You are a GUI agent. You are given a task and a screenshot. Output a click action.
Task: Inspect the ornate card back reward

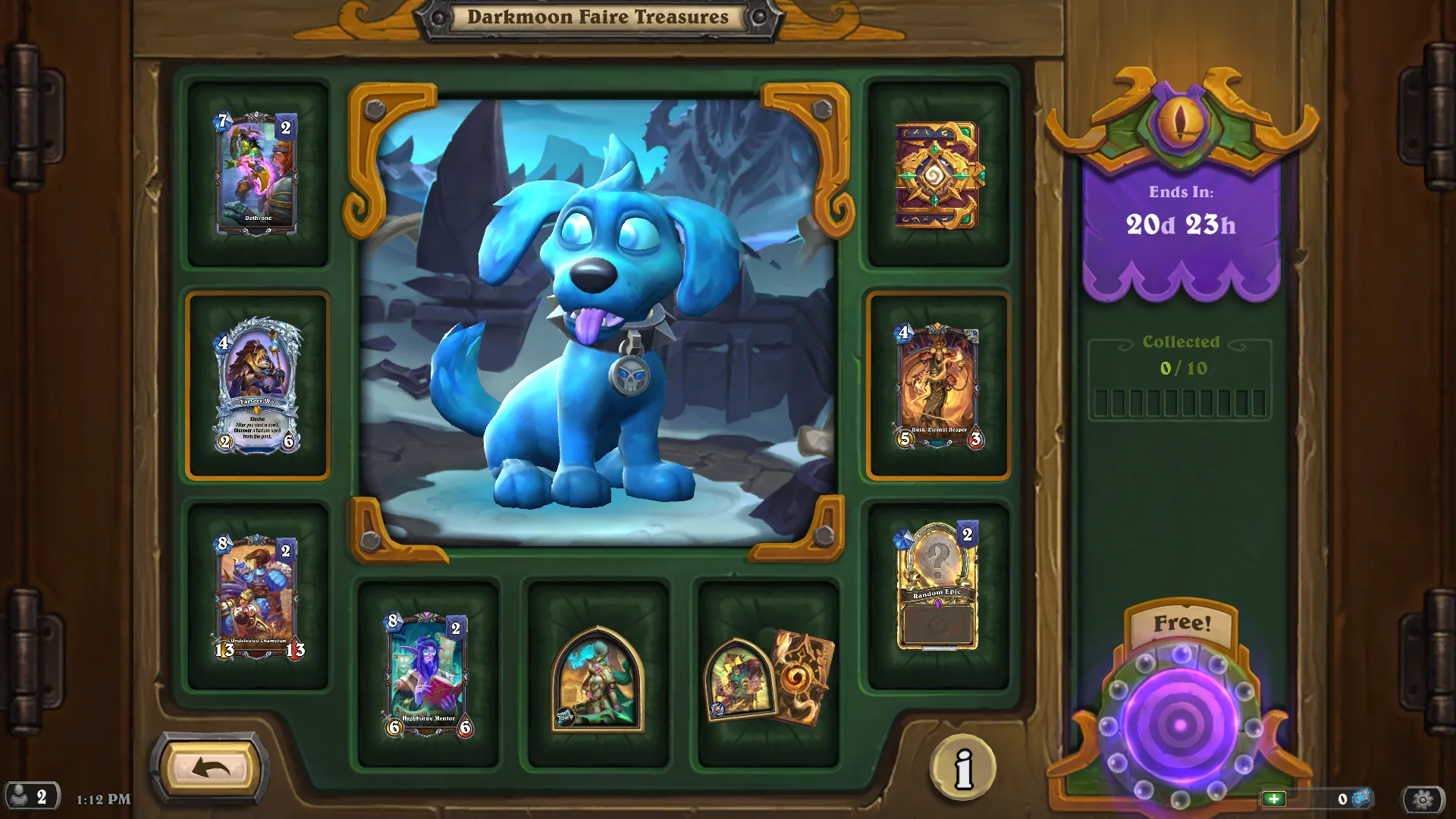pyautogui.click(x=938, y=175)
